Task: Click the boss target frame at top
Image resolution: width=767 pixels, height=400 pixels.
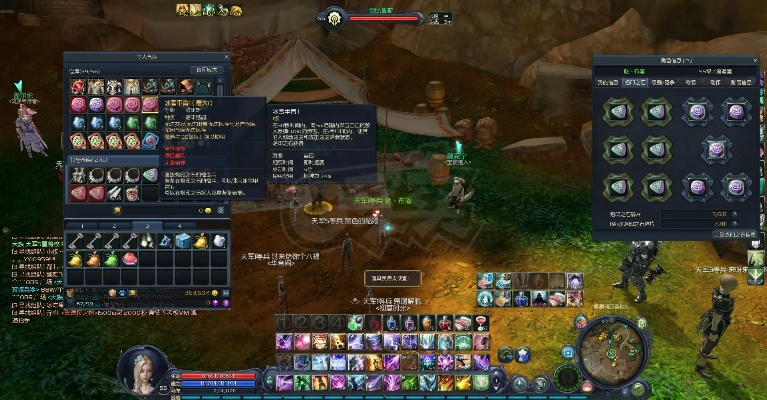Action: (x=383, y=18)
